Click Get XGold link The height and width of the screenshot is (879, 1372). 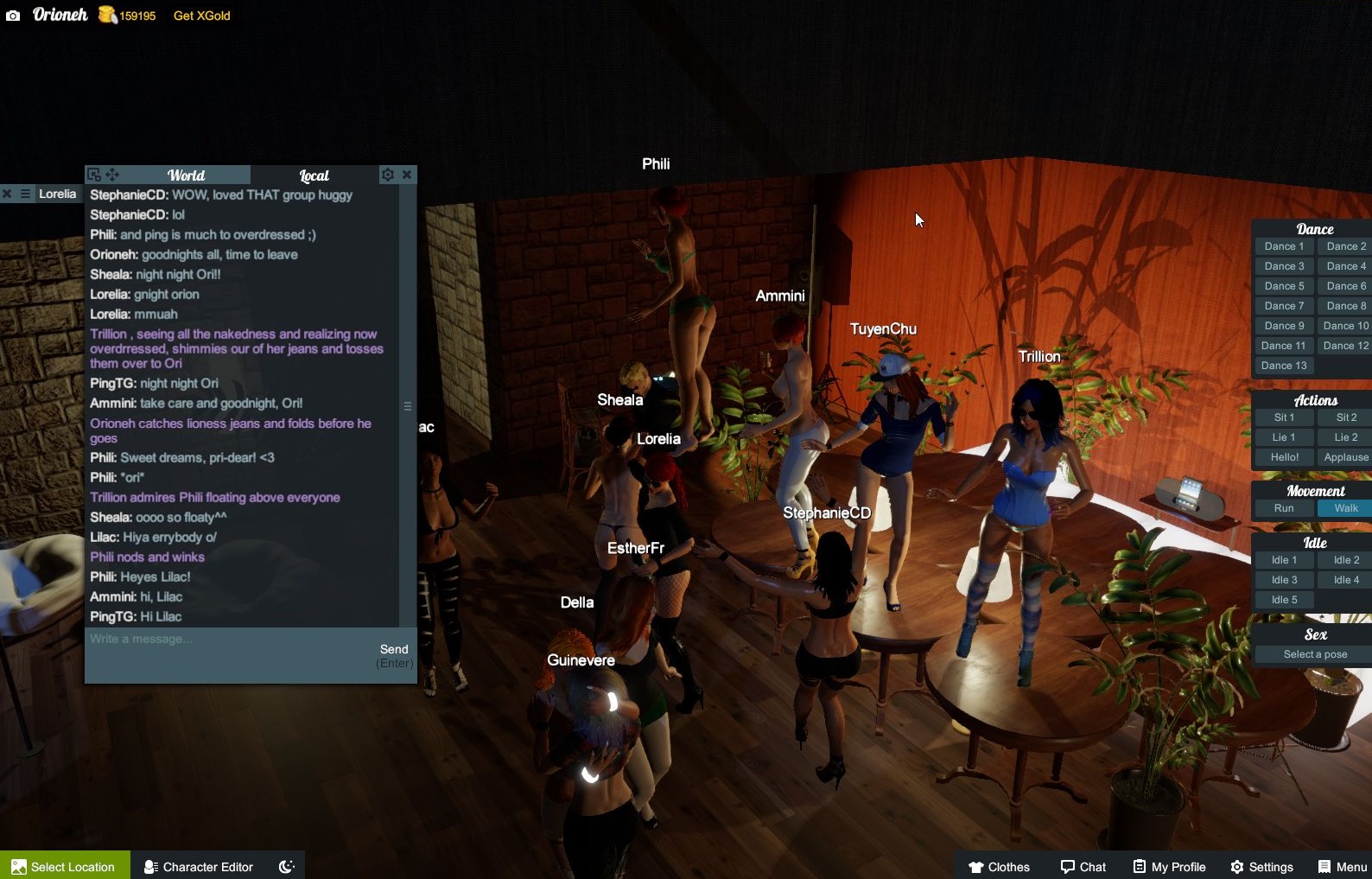pyautogui.click(x=201, y=16)
